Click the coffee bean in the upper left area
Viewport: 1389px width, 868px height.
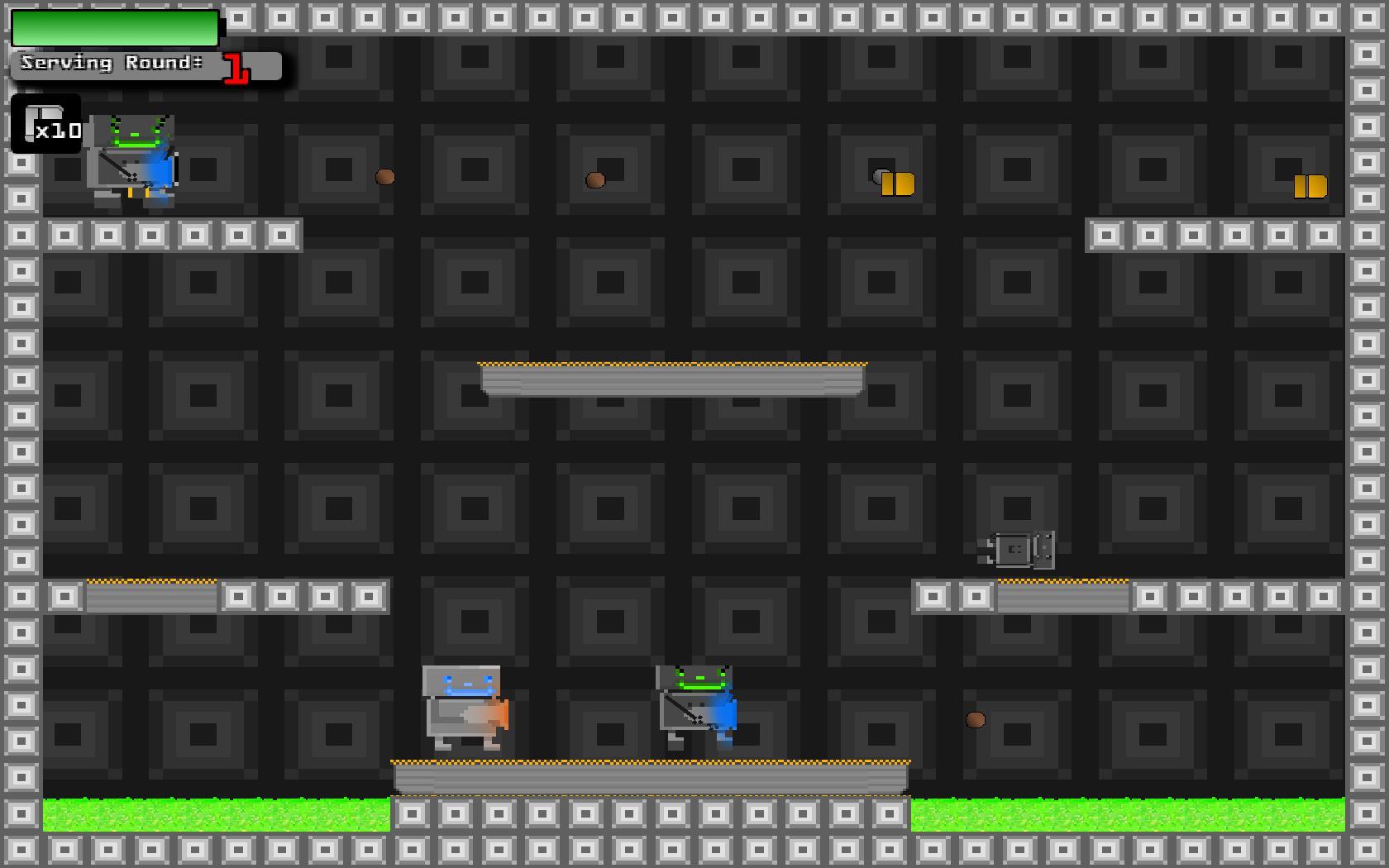coord(384,176)
